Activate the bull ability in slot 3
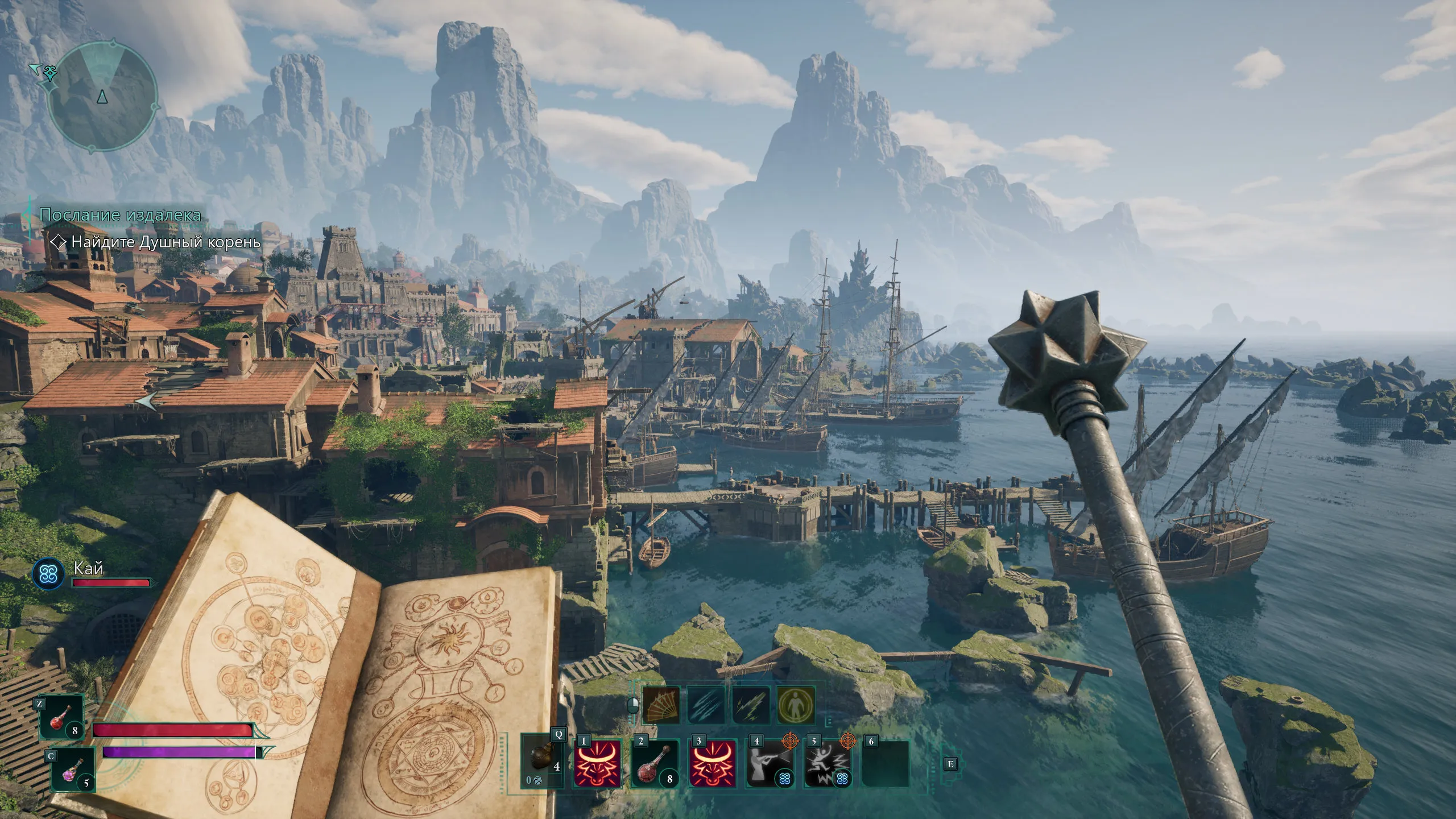This screenshot has width=1456, height=819. point(712,763)
